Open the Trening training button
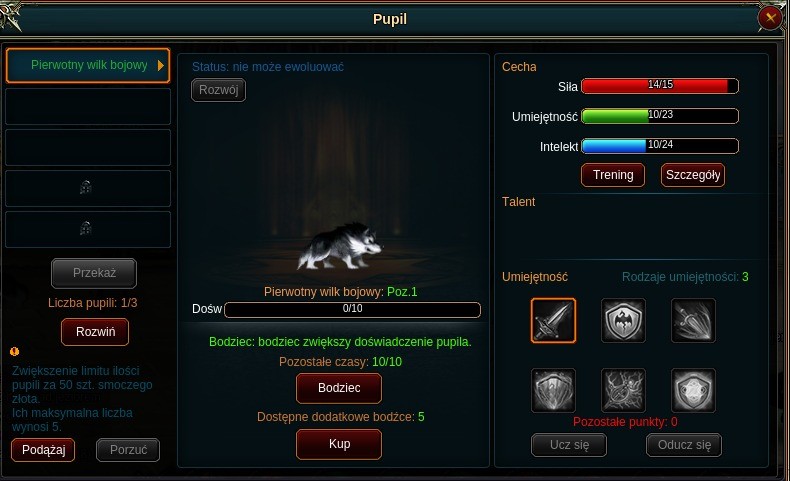Image resolution: width=790 pixels, height=481 pixels. [x=613, y=175]
